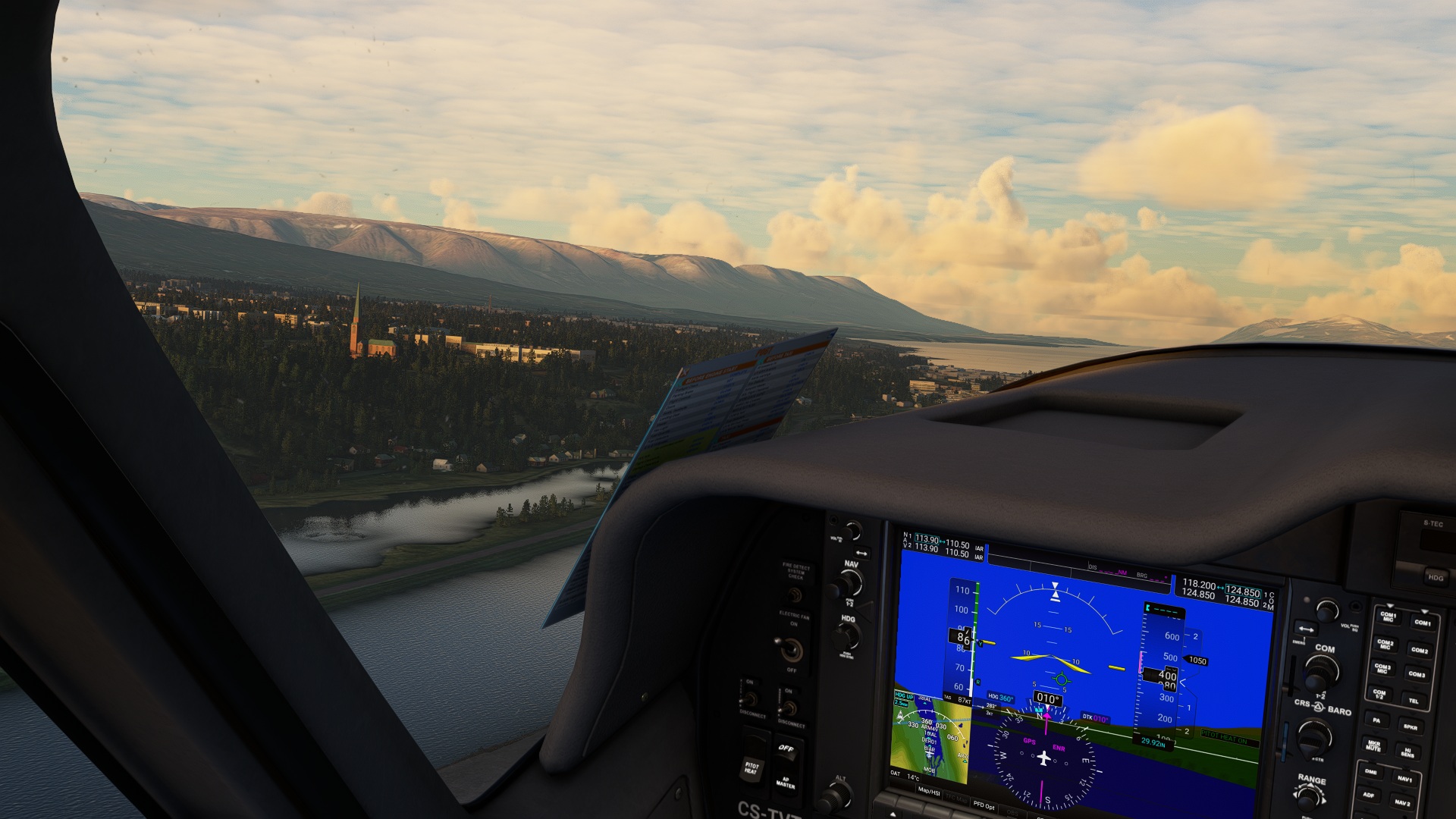
Task: Open the Map/HSI softkey menu
Action: coord(929,791)
